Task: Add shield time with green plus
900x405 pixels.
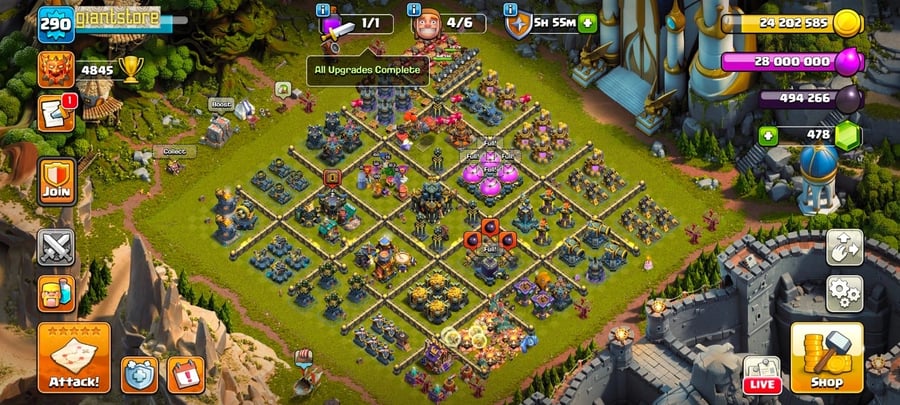Action: coord(586,23)
